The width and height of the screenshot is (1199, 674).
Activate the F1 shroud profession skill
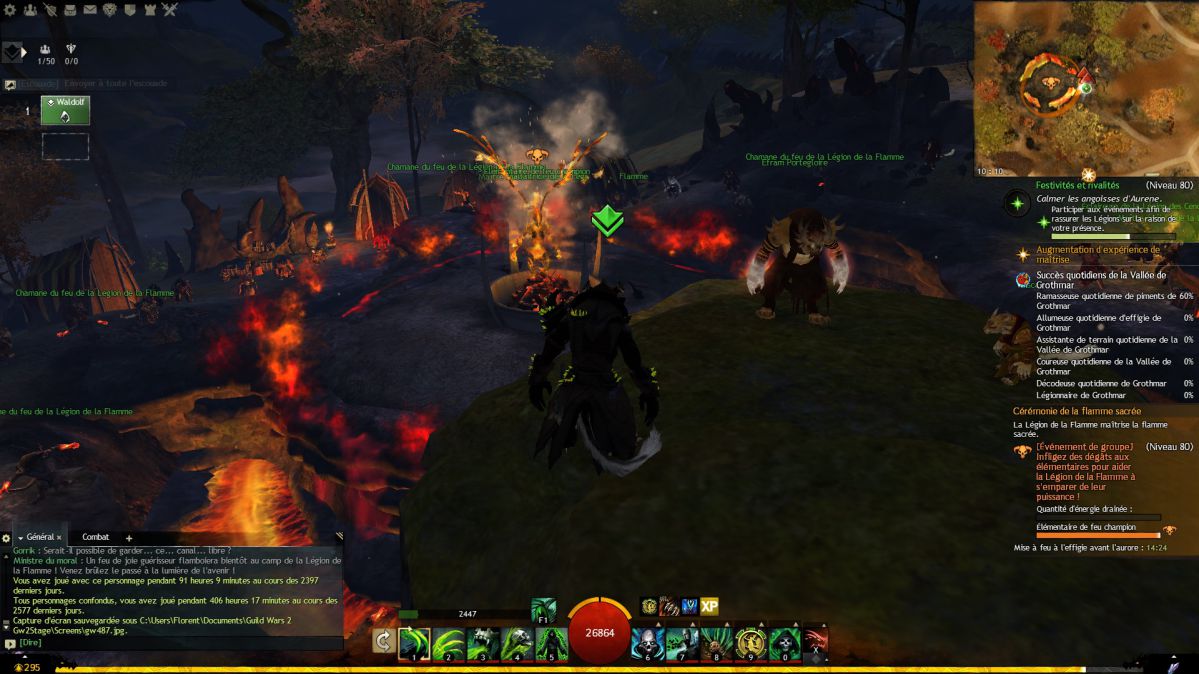(543, 610)
